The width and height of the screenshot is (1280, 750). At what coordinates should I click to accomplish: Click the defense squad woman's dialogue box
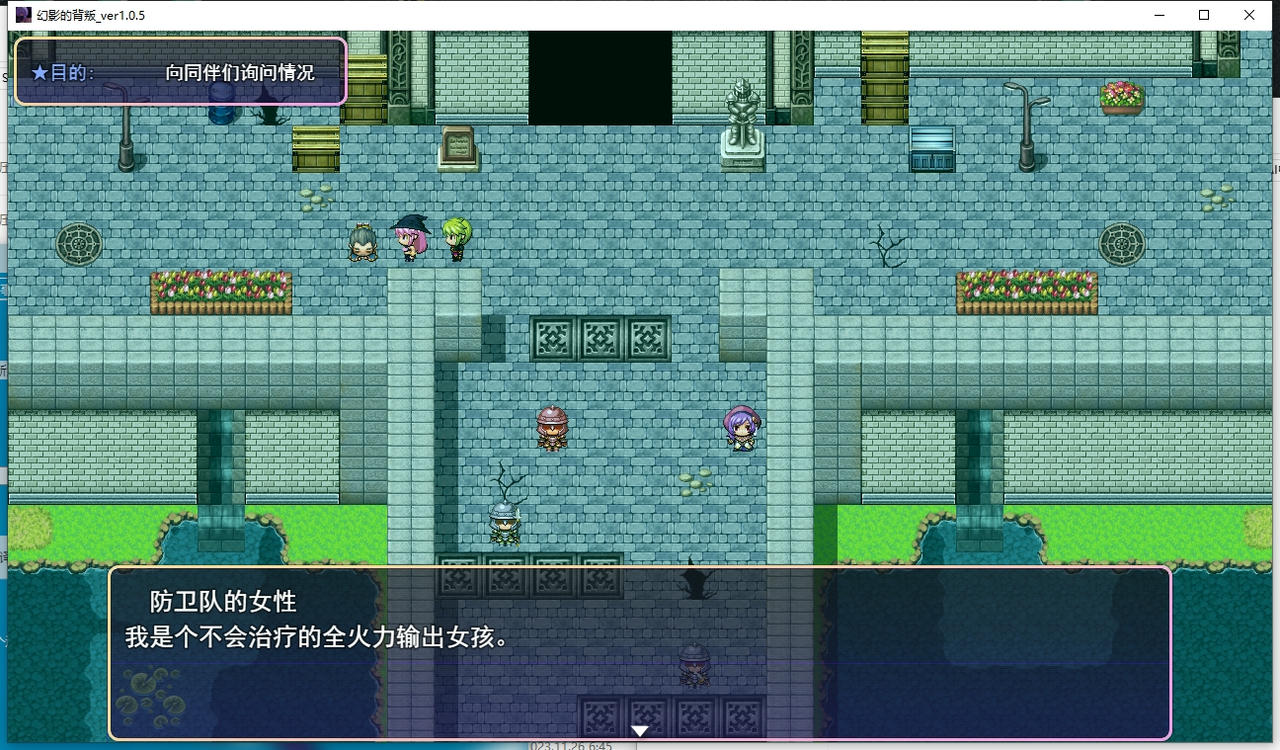click(640, 653)
